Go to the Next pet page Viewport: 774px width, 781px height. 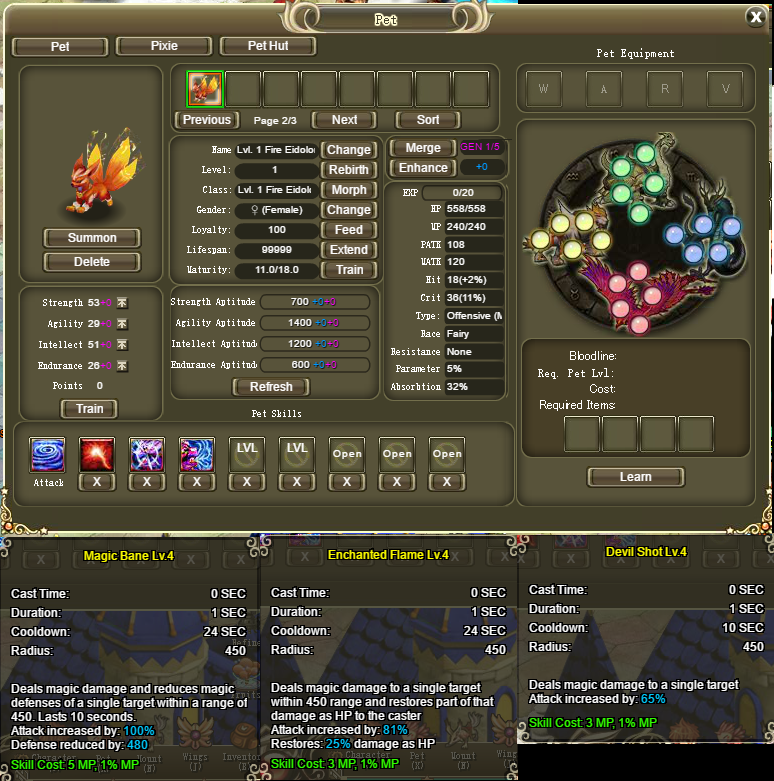click(x=344, y=120)
